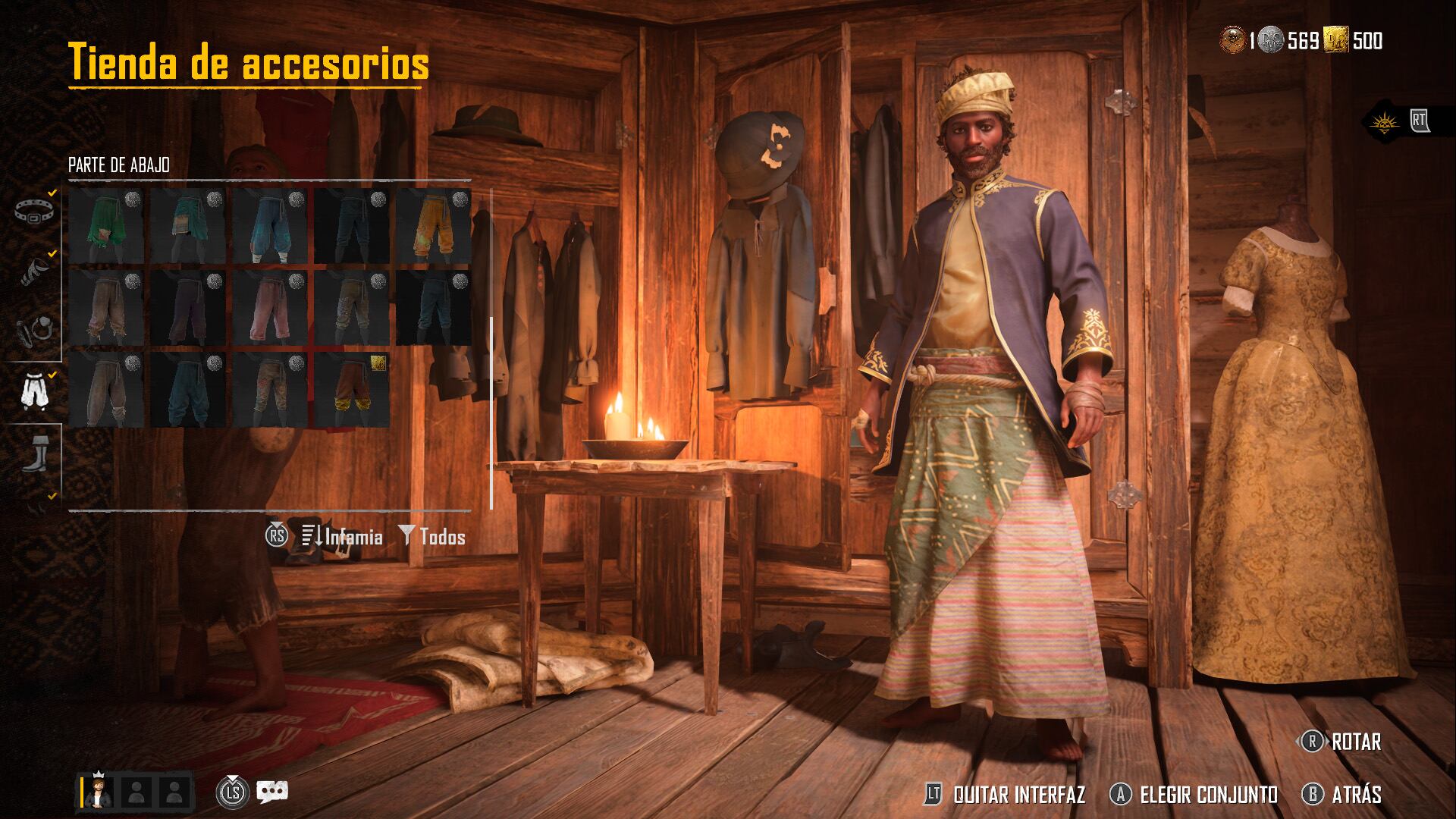The height and width of the screenshot is (819, 1456).
Task: Pick the bright orange trousers
Action: (434, 226)
